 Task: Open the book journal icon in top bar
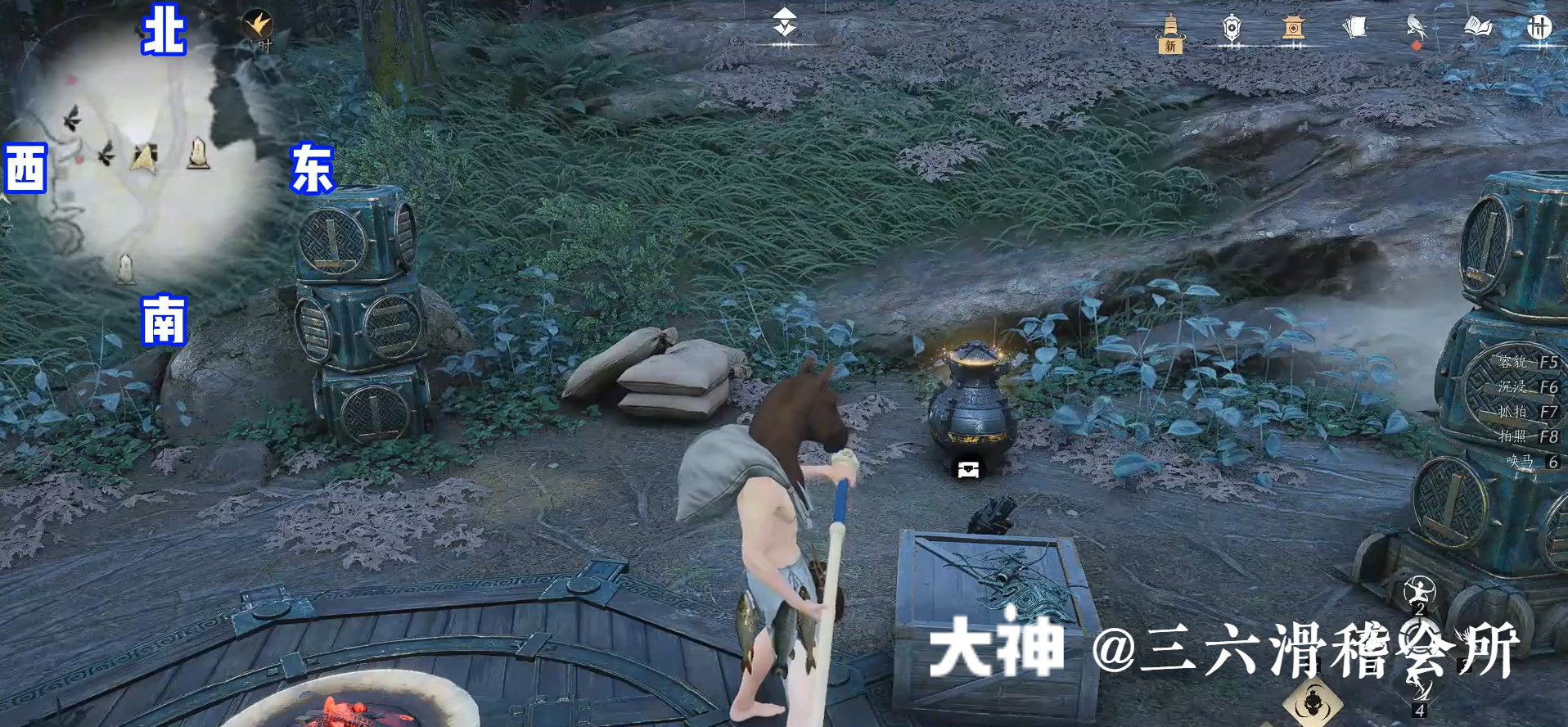pos(1478,26)
